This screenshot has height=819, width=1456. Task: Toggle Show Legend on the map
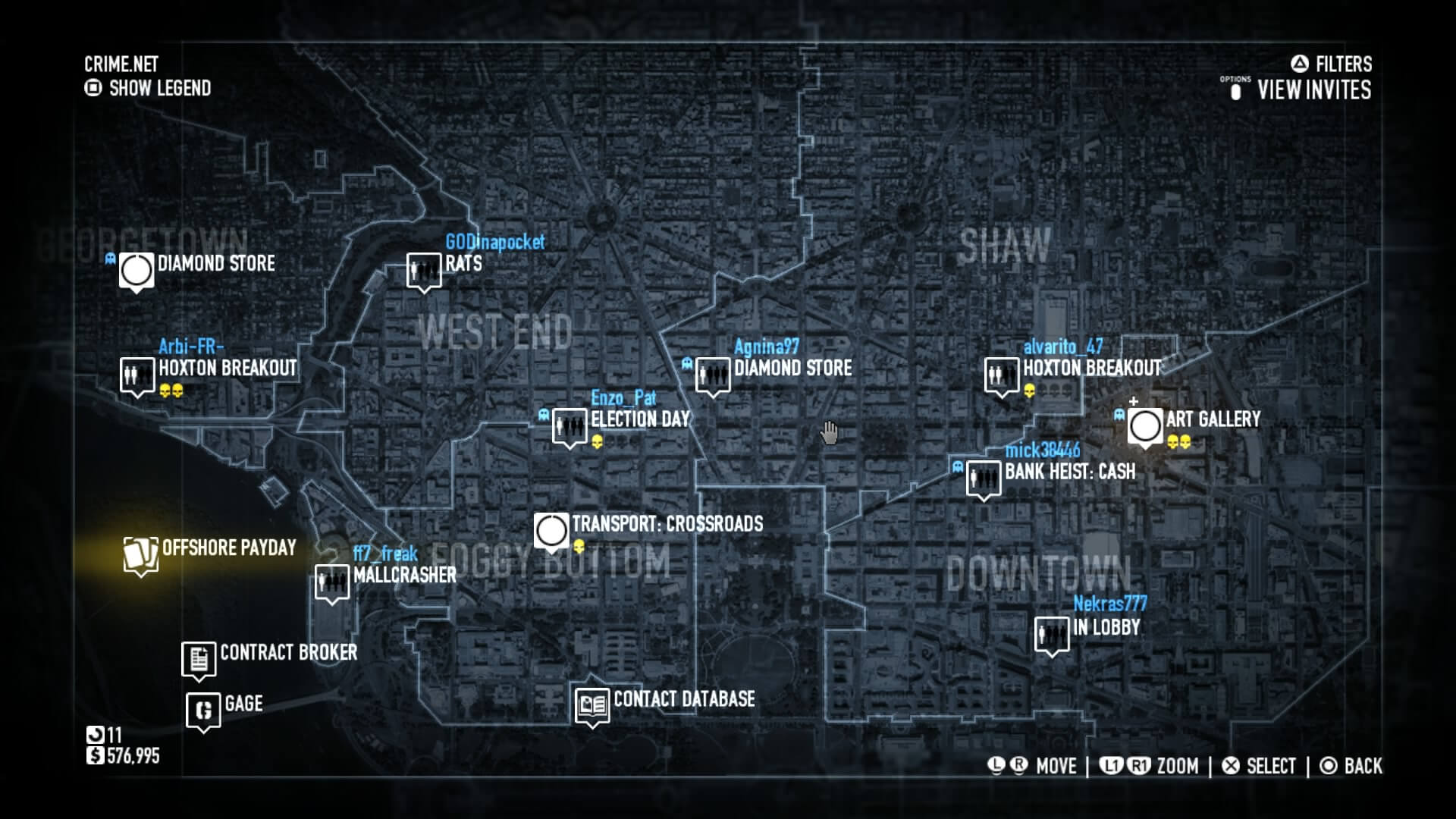[x=148, y=88]
